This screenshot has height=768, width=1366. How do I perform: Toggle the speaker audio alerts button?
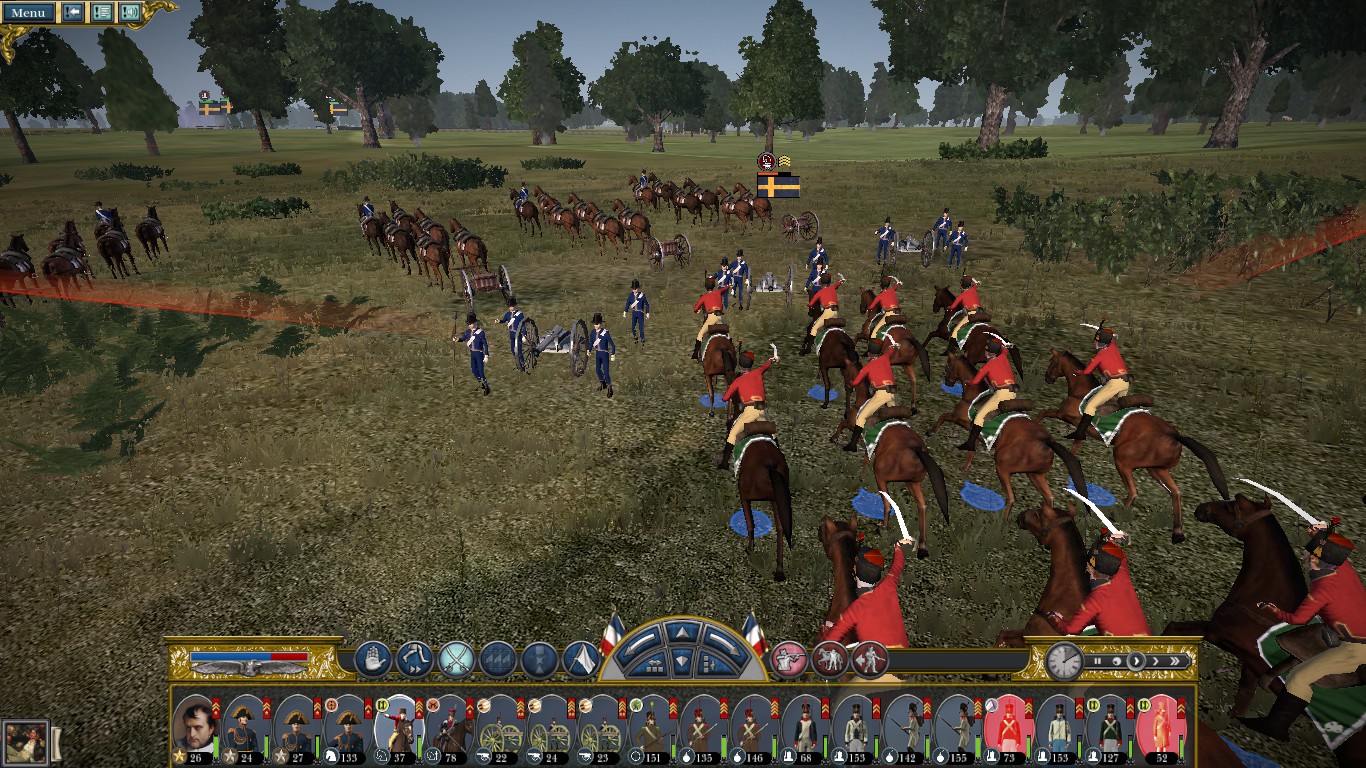[129, 13]
